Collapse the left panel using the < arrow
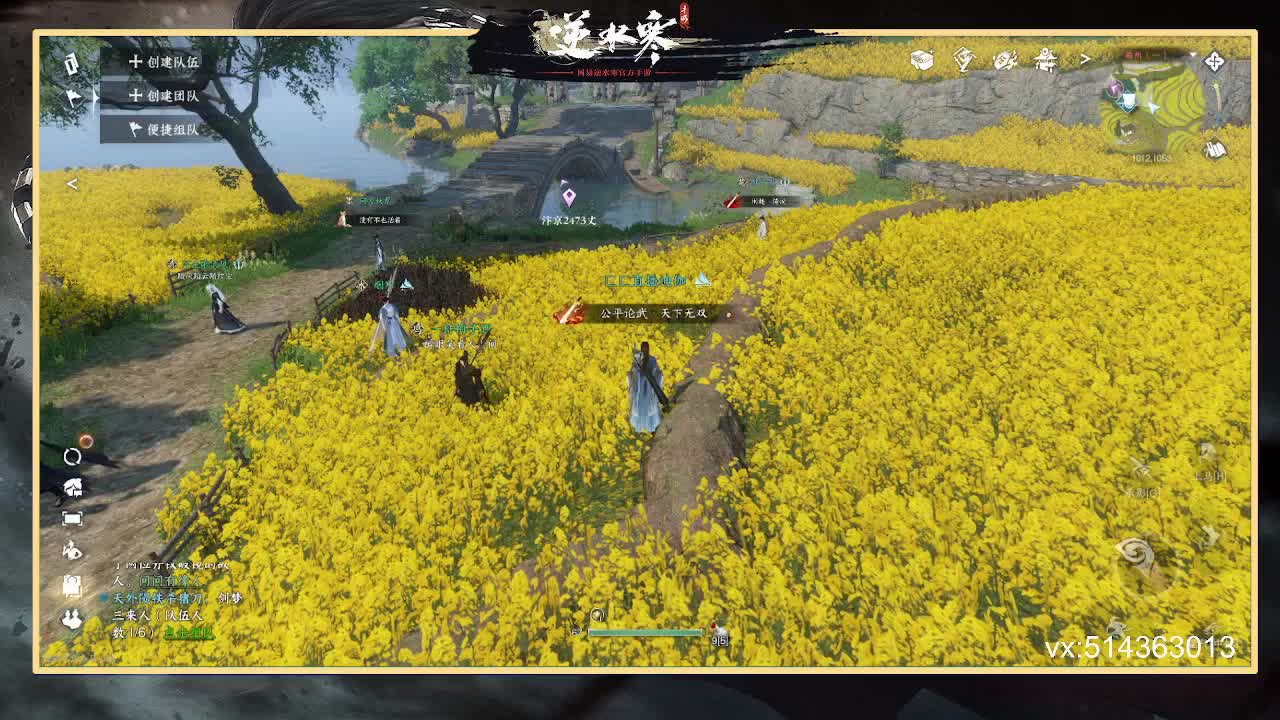1280x720 pixels. click(x=72, y=184)
